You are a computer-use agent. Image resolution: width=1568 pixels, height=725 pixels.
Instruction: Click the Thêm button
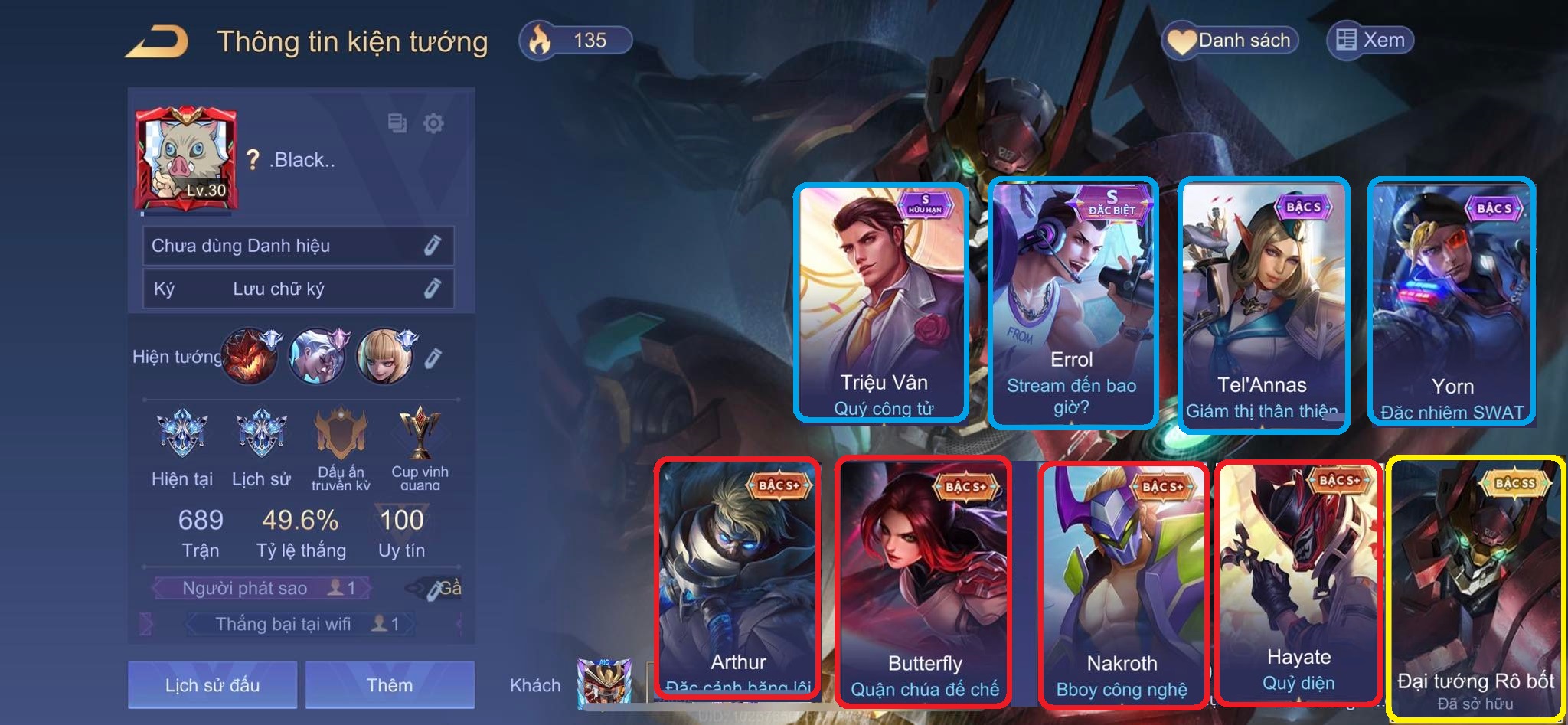(390, 684)
